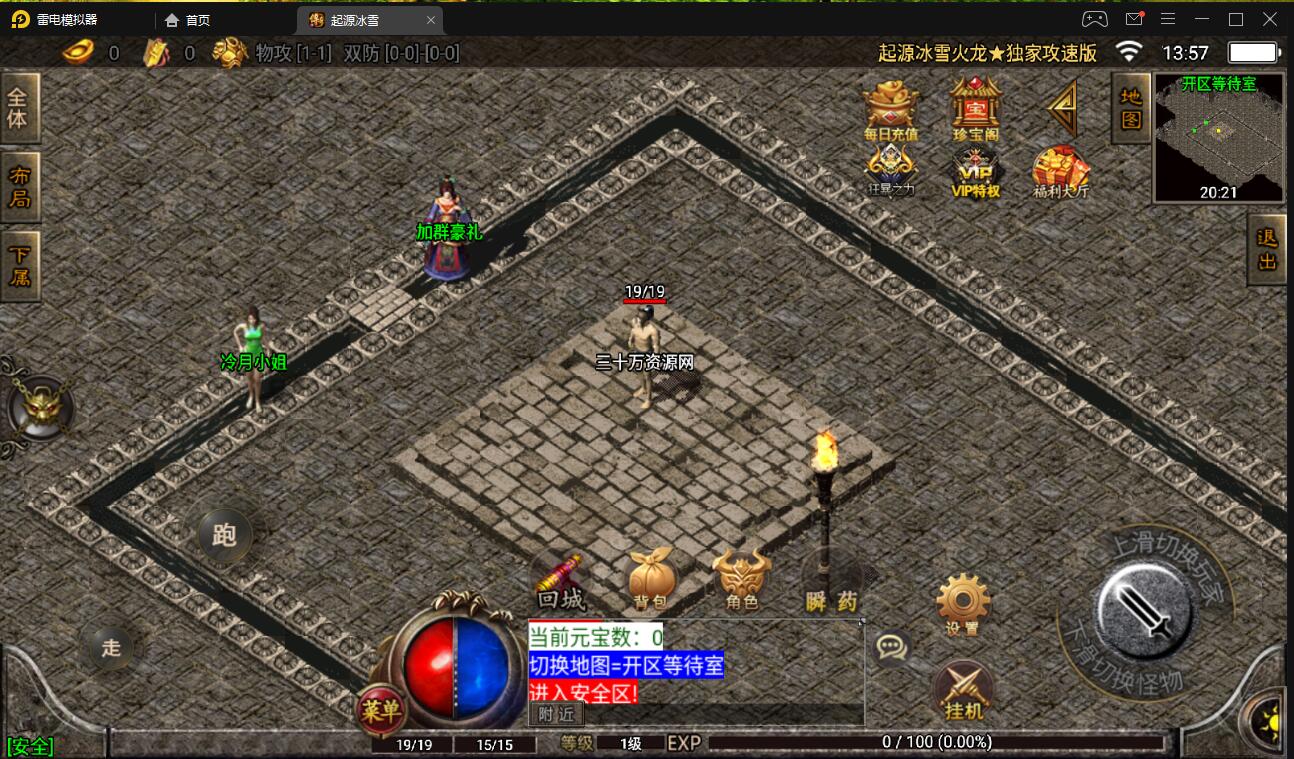Toggle 走 walking movement mode
Viewport: 1294px width, 759px height.
tap(112, 648)
